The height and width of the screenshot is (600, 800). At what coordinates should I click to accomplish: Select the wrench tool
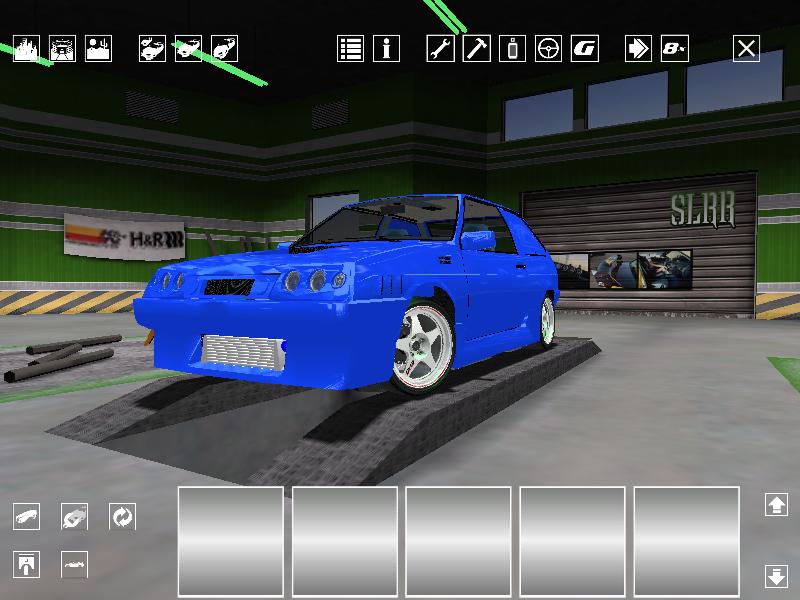point(440,48)
